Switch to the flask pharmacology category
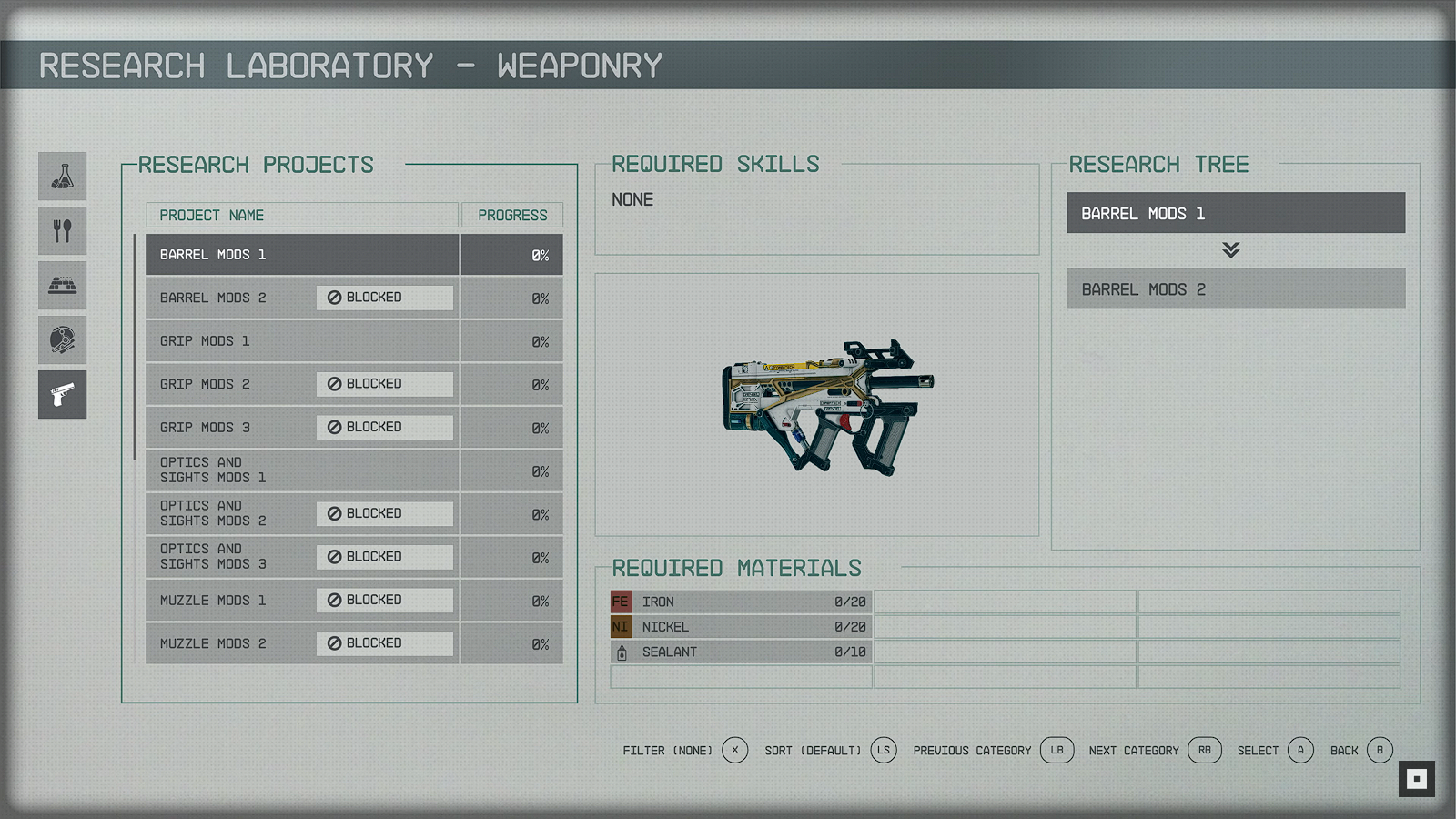The width and height of the screenshot is (1456, 819). coord(63,177)
